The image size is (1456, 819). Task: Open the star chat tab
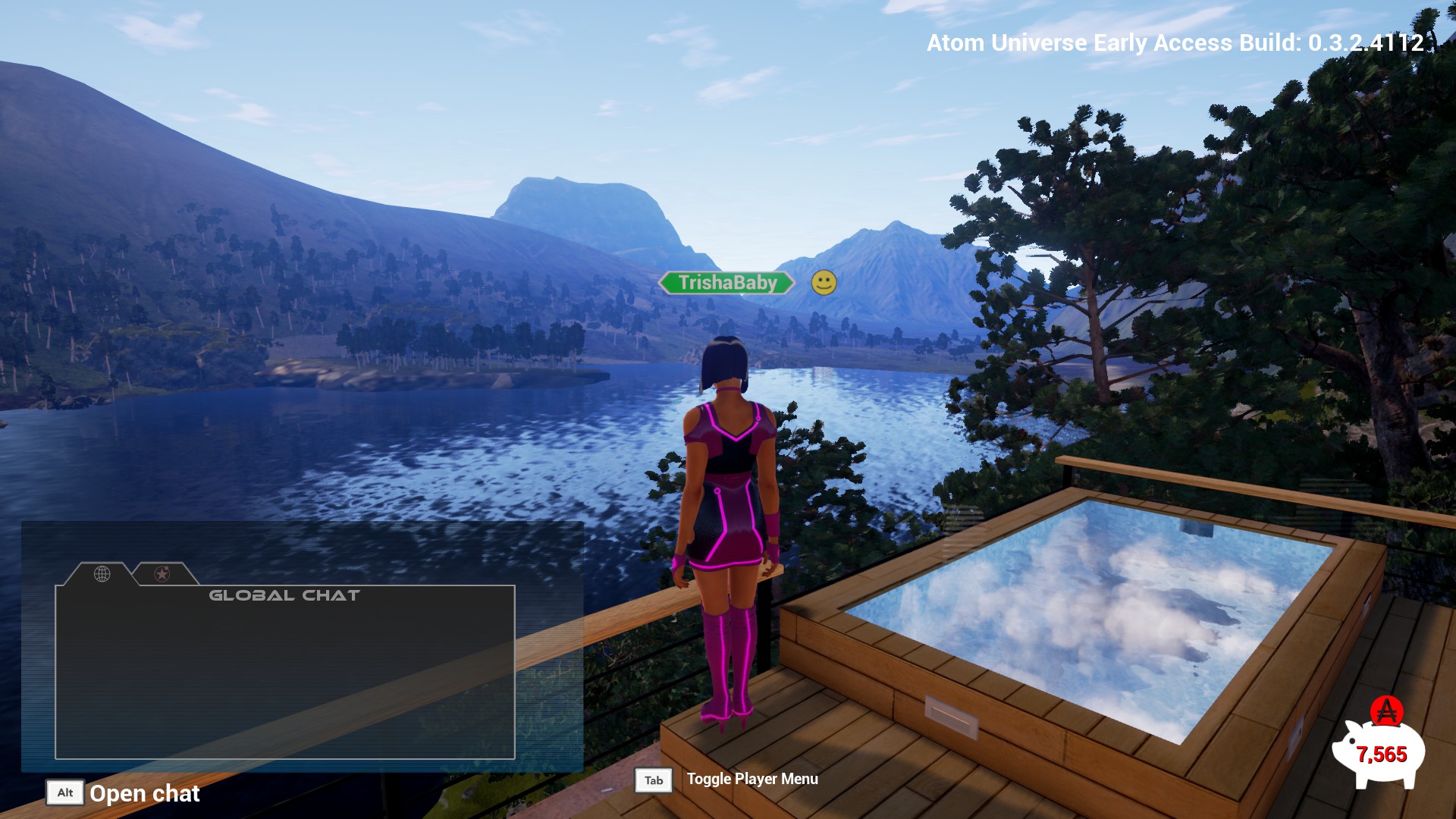[x=162, y=574]
